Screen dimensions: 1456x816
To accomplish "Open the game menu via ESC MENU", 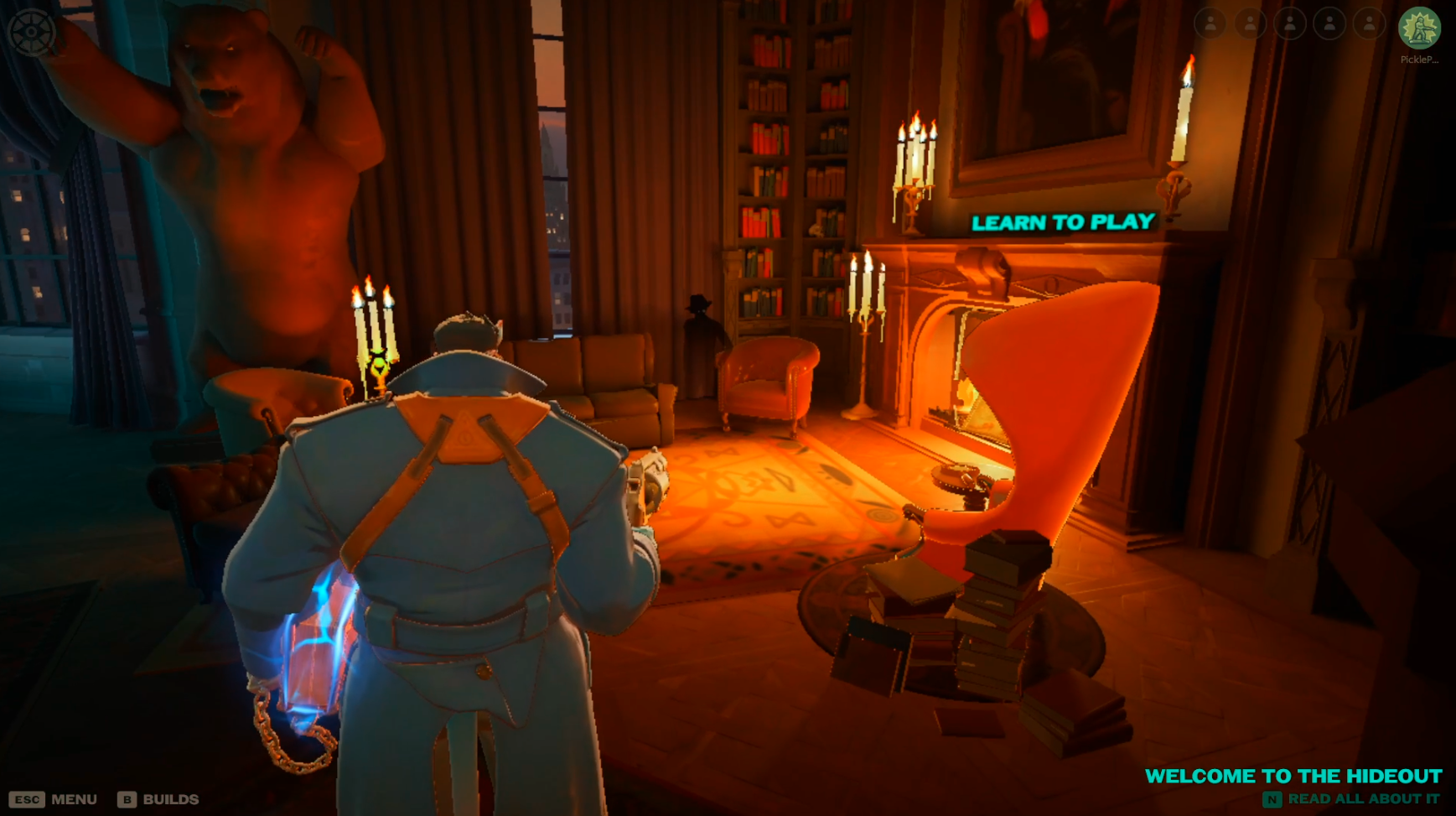I will click(x=54, y=799).
